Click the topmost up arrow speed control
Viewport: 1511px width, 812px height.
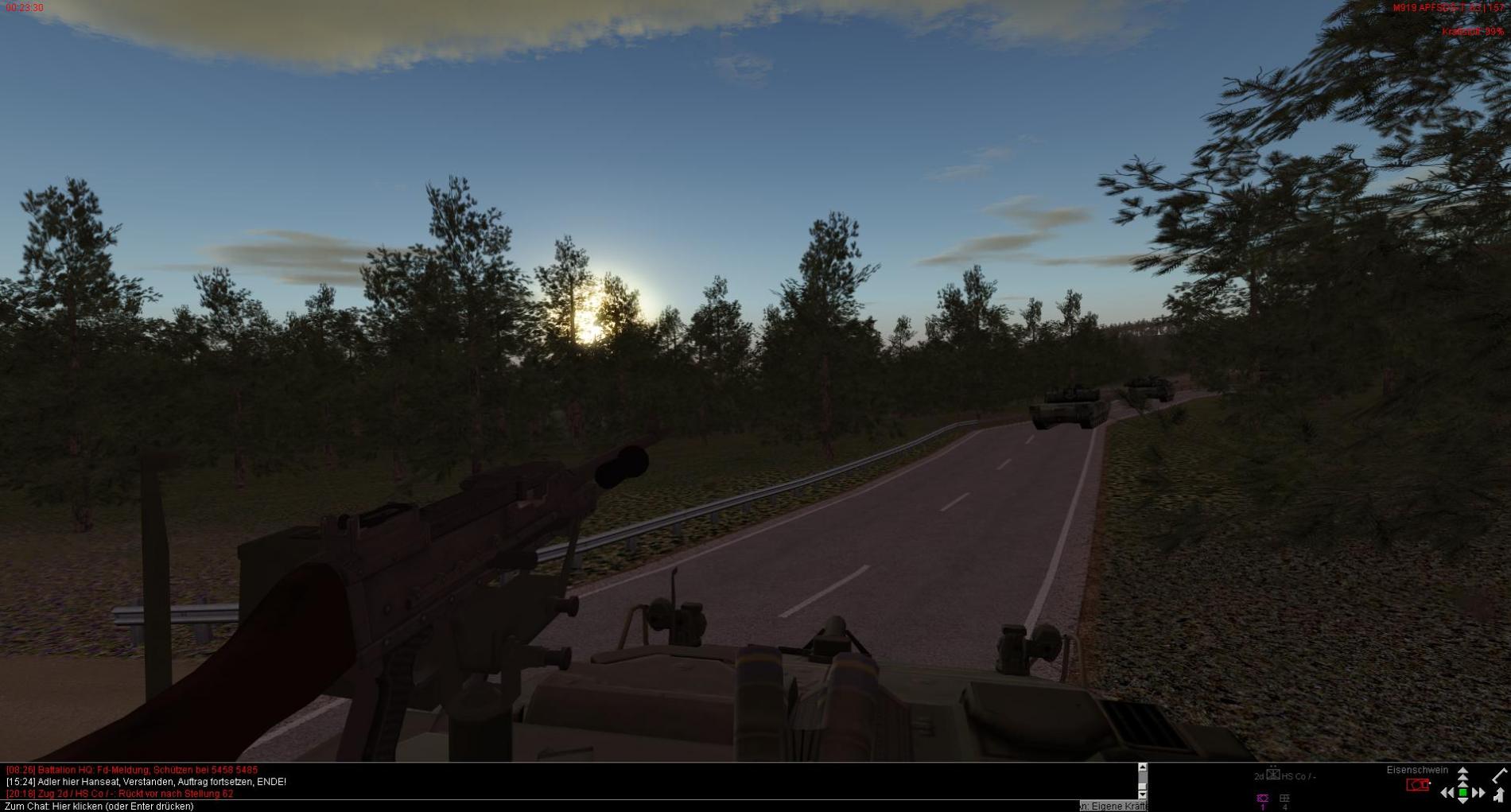1462,771
